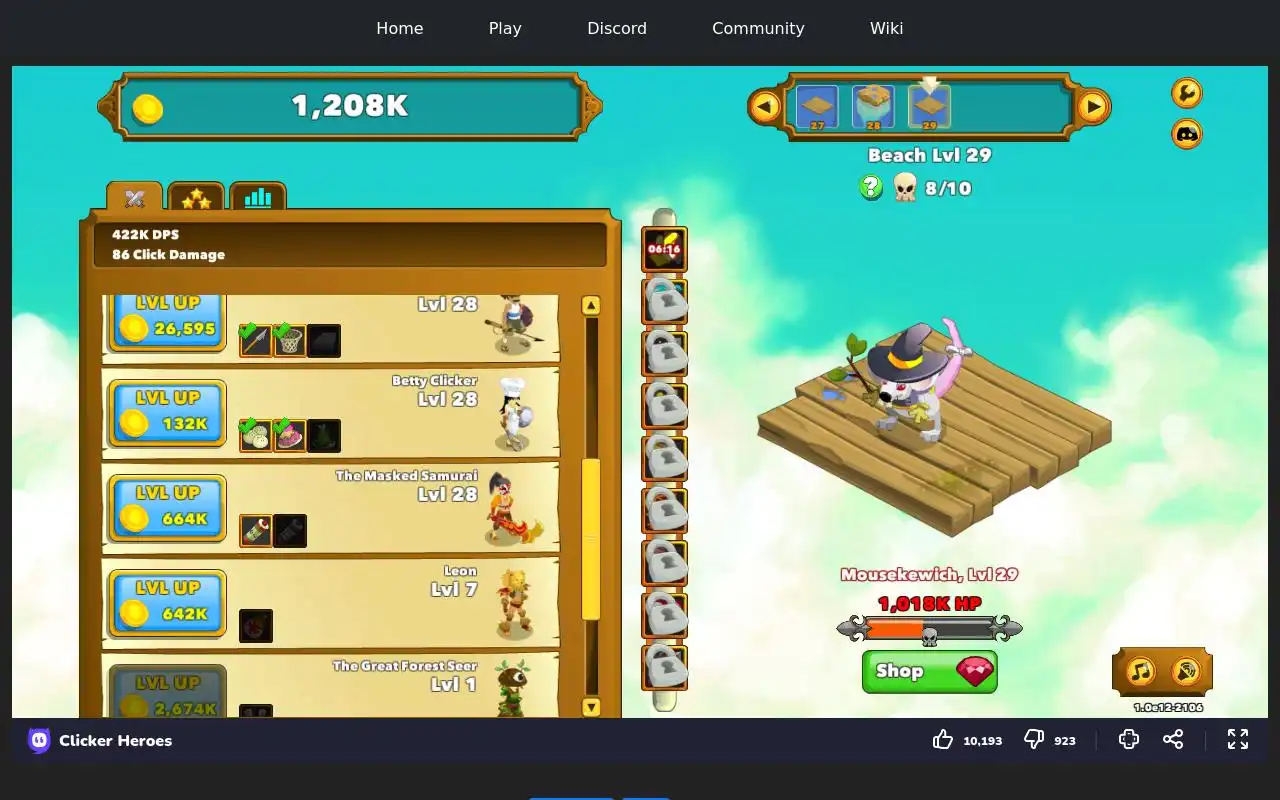Toggle the sound effects speaker button
Image resolution: width=1280 pixels, height=800 pixels.
point(1186,671)
